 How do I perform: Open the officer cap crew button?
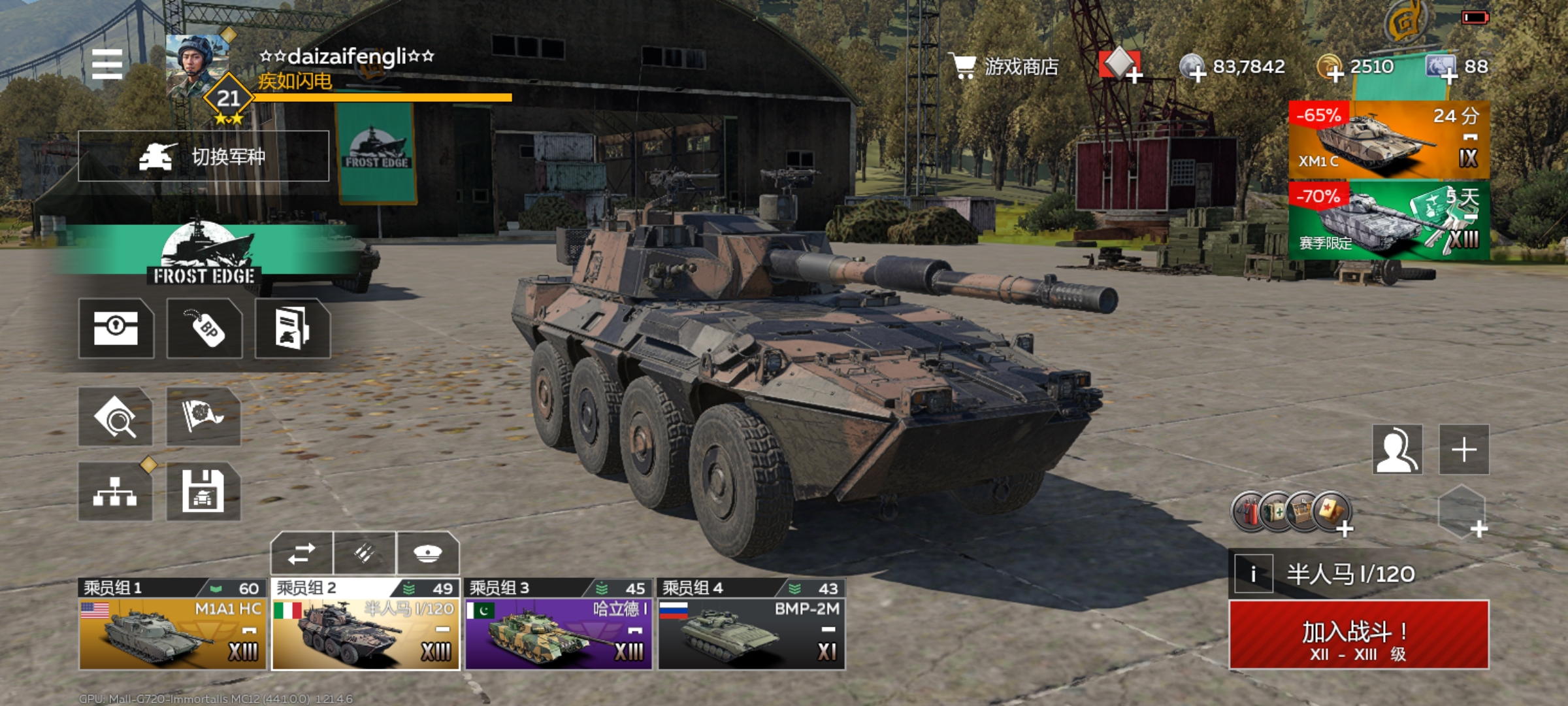click(x=428, y=554)
